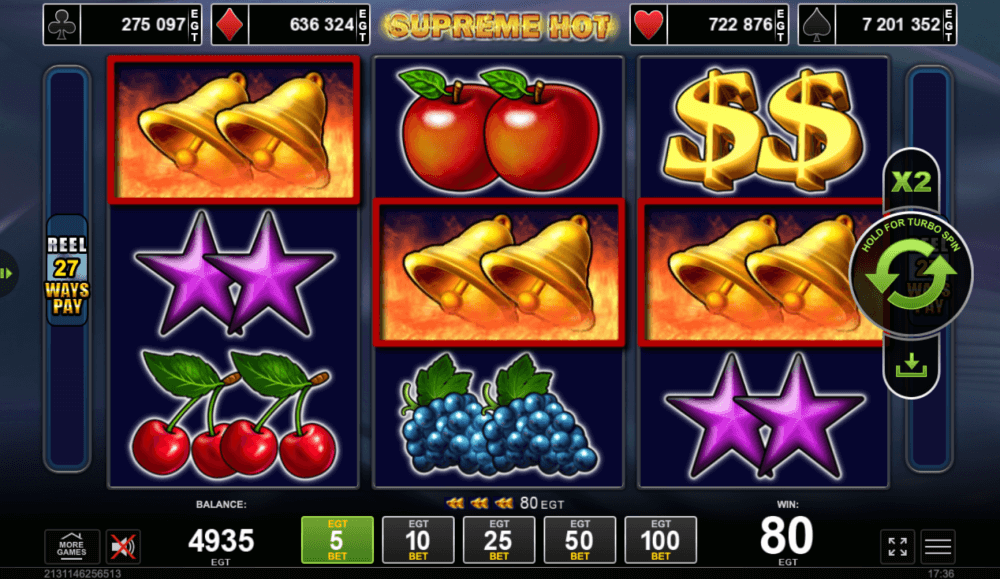Expand the side panel arrow tab
1000x579 pixels.
pyautogui.click(x=7, y=272)
